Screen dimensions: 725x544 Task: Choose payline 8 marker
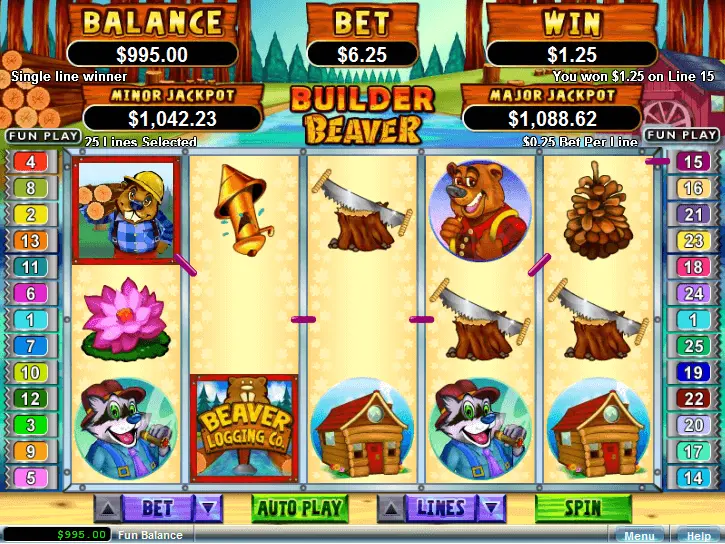pos(30,187)
